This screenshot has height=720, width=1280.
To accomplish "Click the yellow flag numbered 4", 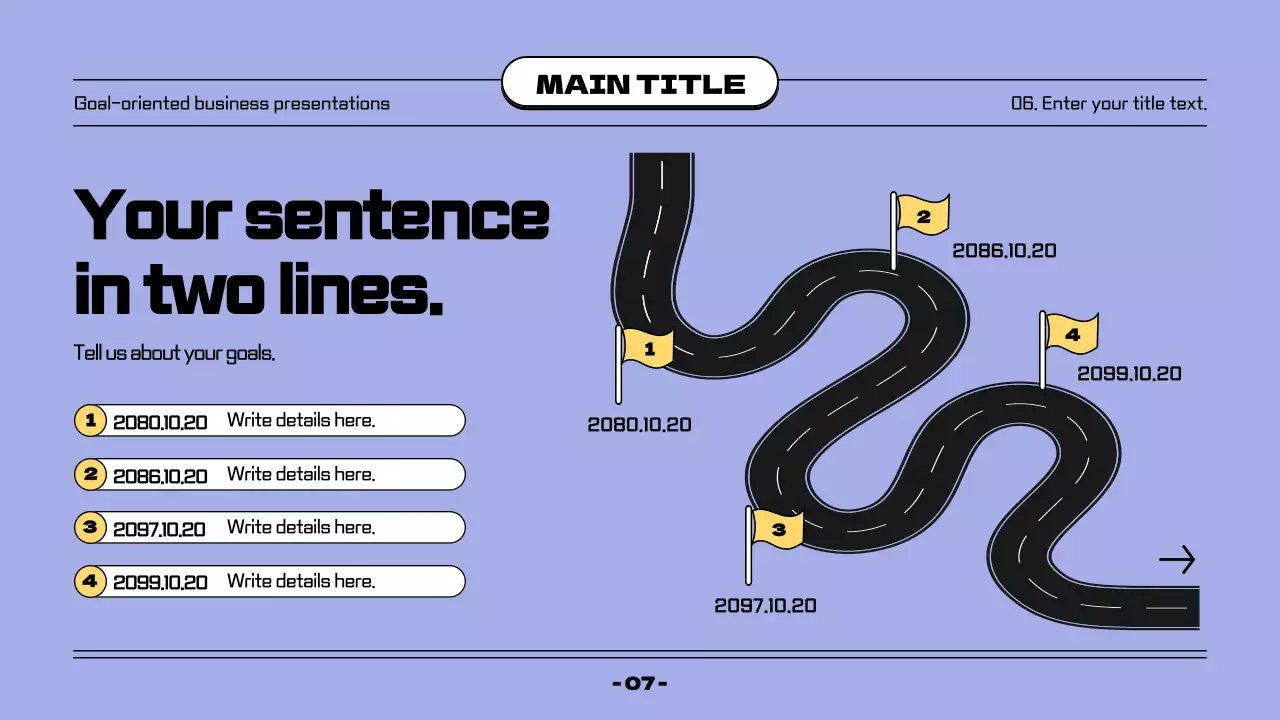I will click(x=1071, y=334).
